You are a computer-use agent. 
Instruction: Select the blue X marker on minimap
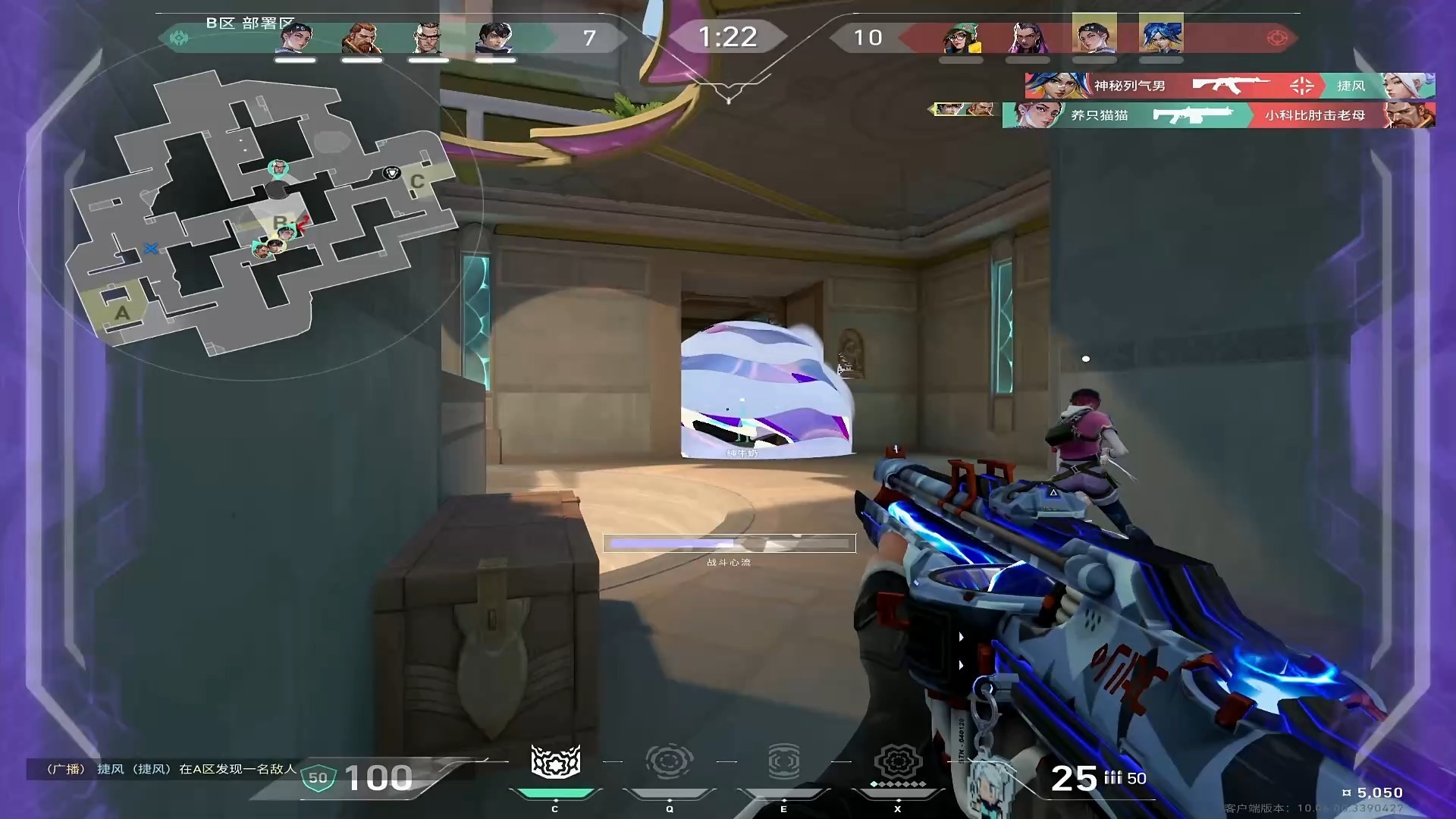click(x=151, y=249)
